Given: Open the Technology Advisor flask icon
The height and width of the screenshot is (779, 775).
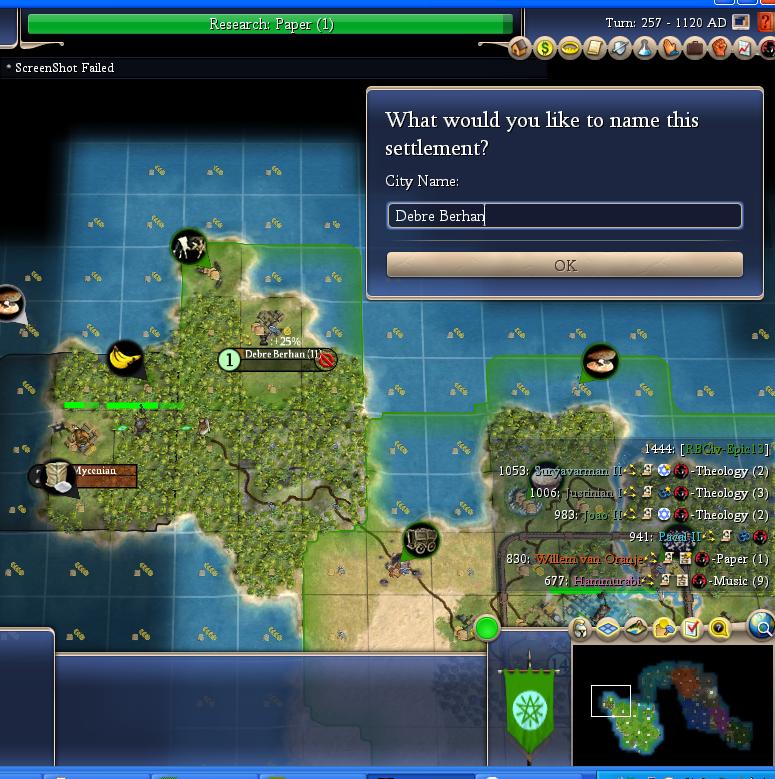Looking at the screenshot, I should click(x=645, y=48).
